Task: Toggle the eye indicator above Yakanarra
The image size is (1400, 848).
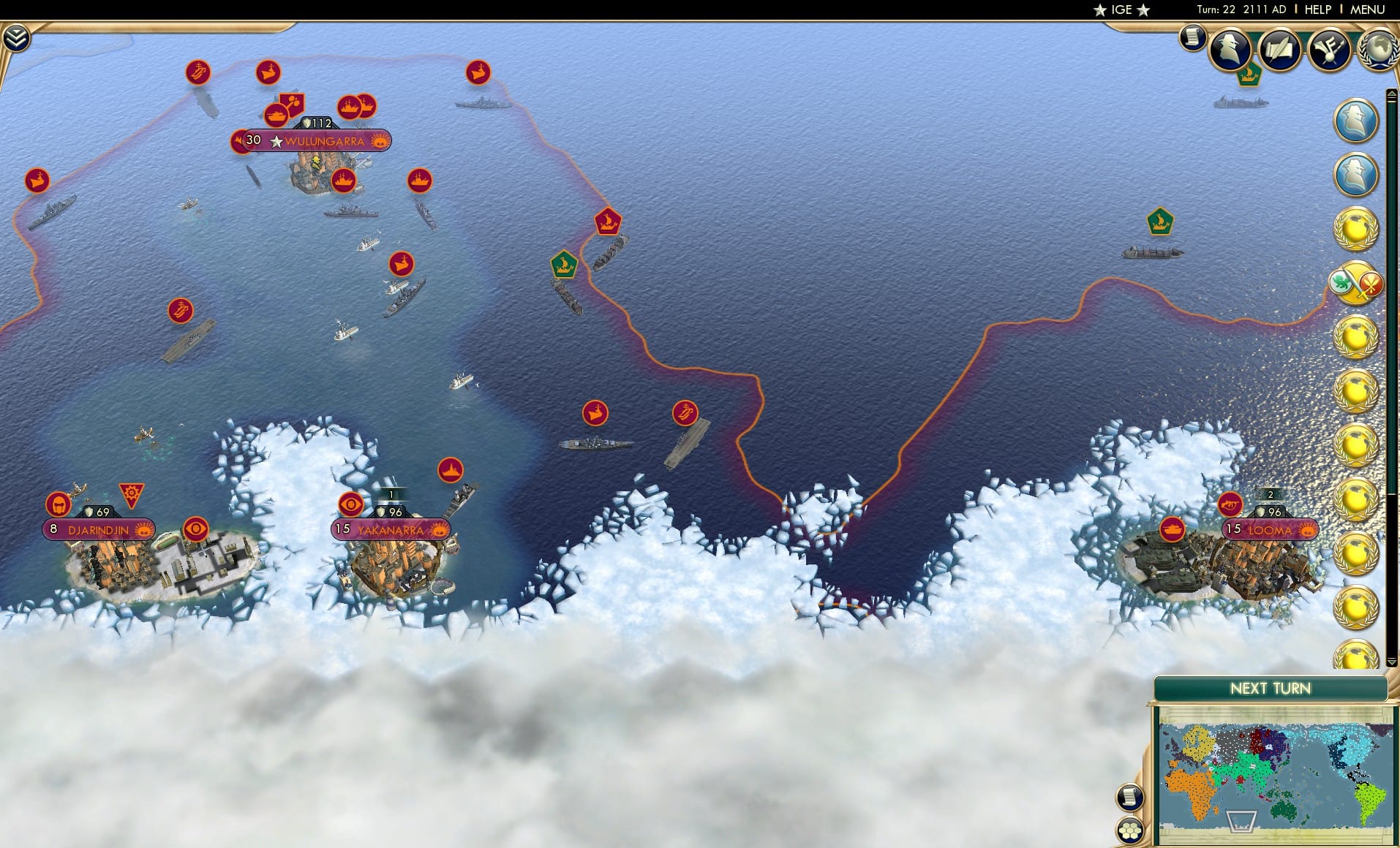Action: click(353, 504)
